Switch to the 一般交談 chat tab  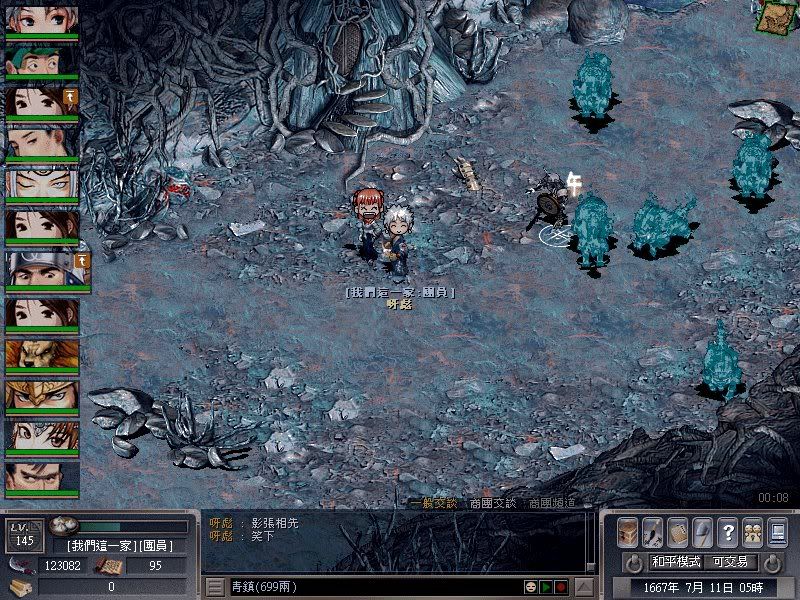coord(432,503)
